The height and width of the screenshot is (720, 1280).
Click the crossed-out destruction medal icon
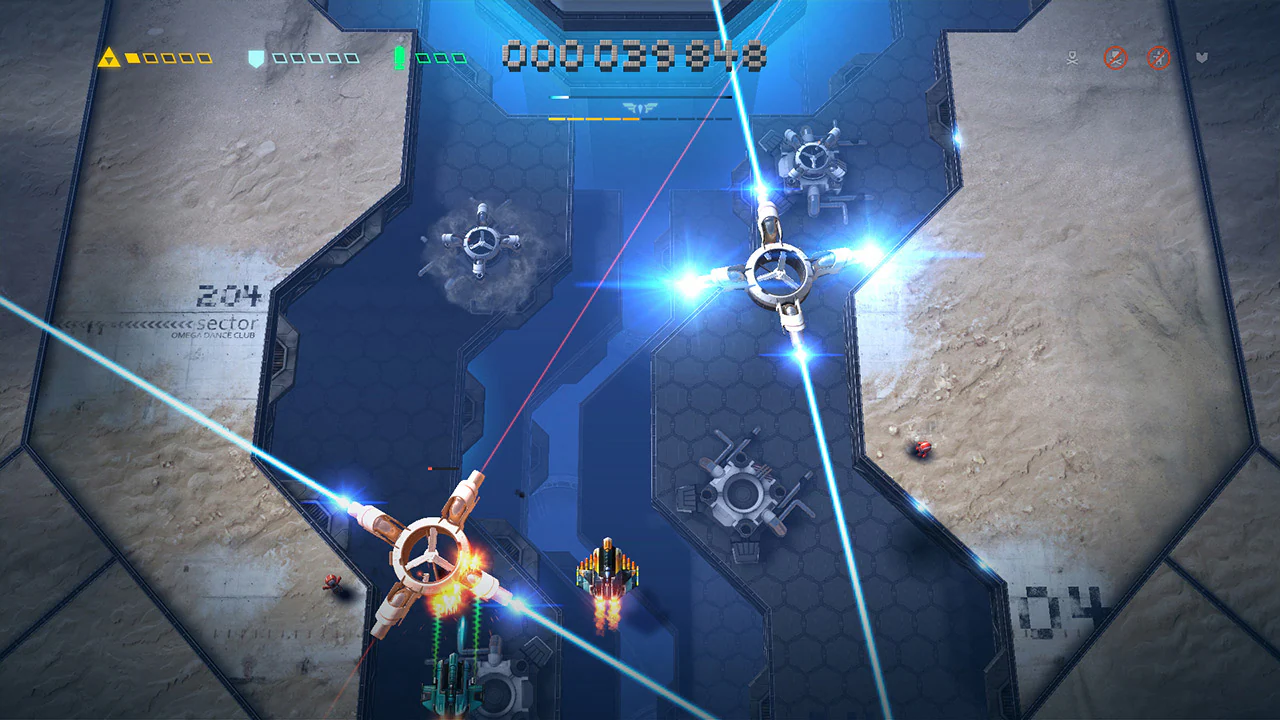pyautogui.click(x=1115, y=58)
